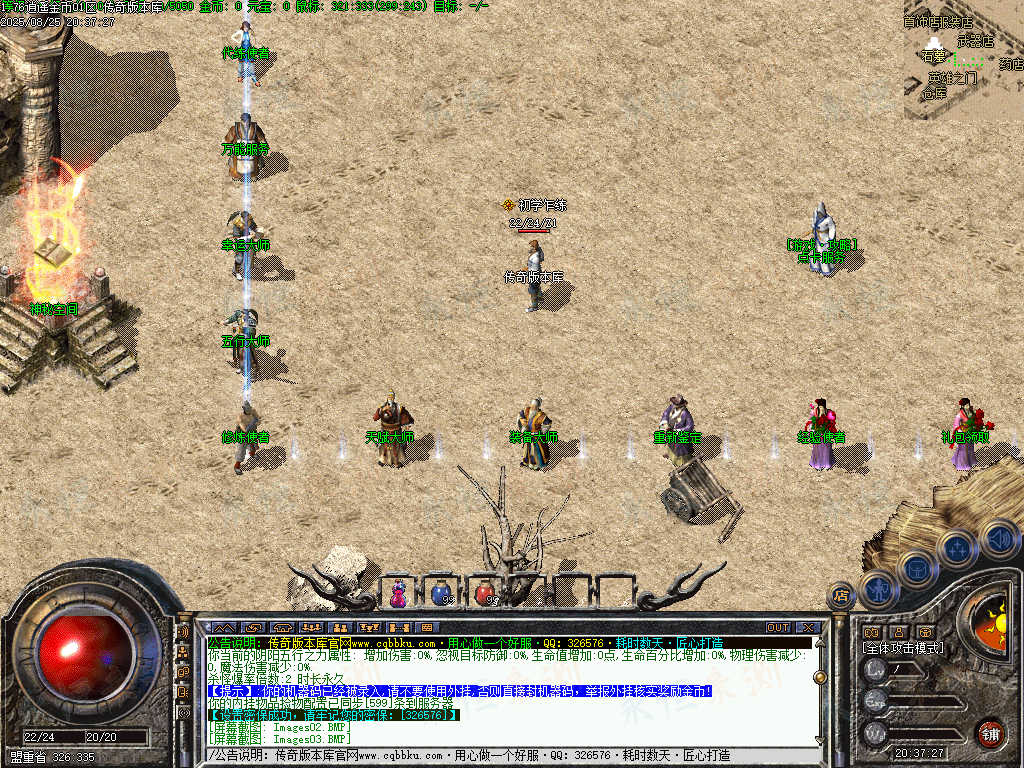The image size is (1024, 768).
Task: Select the red health potion belt slot
Action: point(485,593)
